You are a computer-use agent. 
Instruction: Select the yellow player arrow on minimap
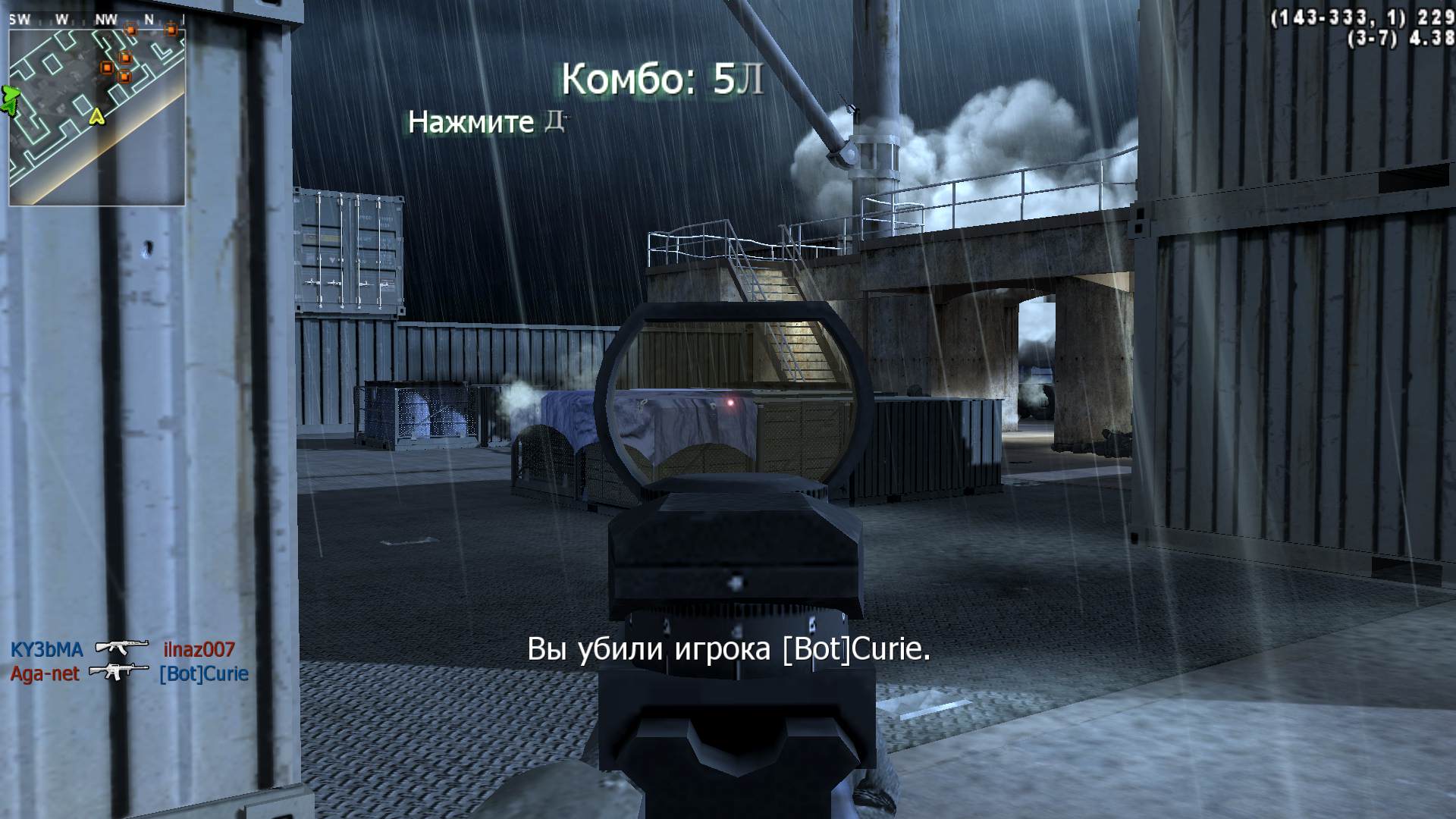tap(96, 116)
